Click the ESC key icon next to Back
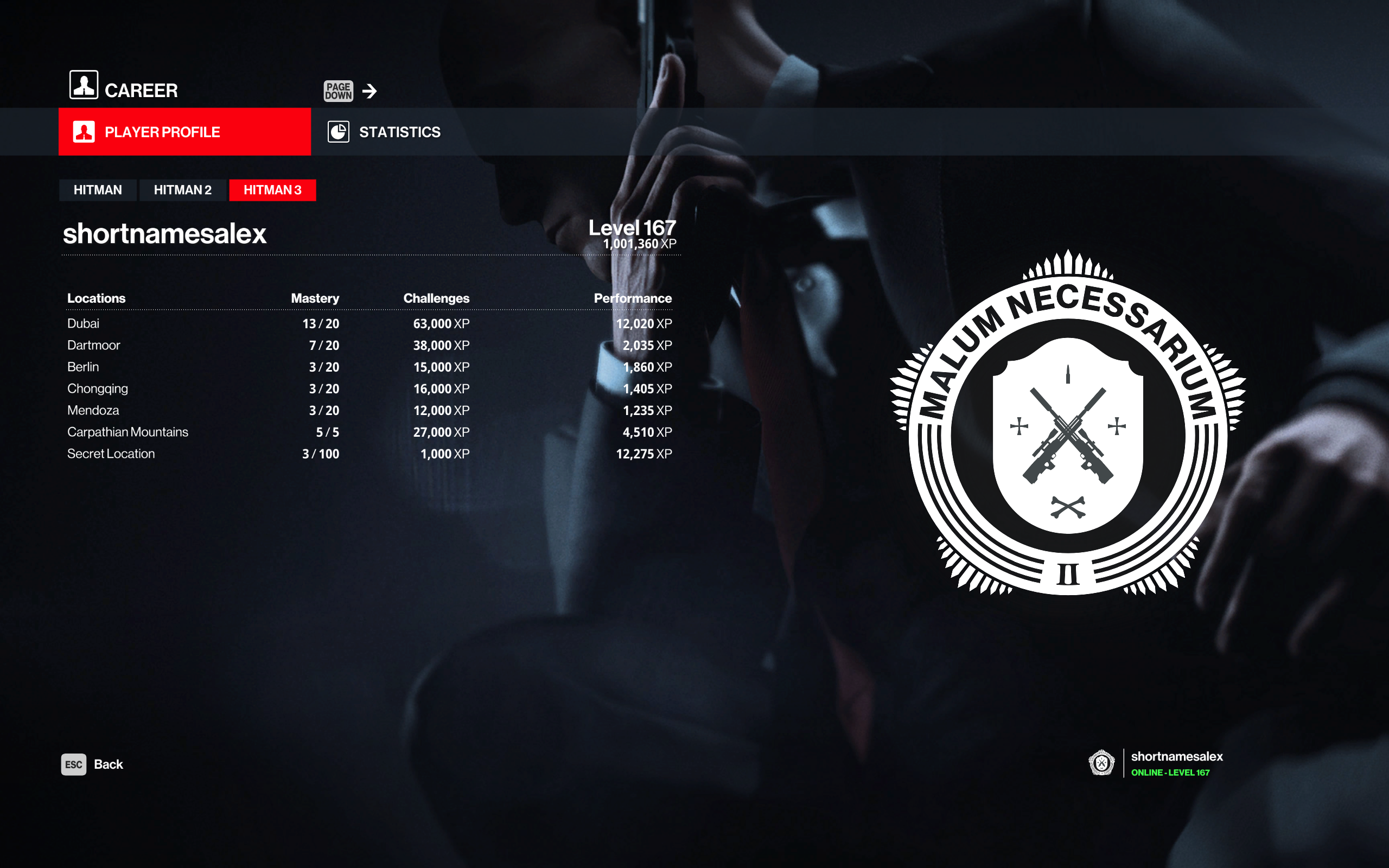 pos(74,764)
